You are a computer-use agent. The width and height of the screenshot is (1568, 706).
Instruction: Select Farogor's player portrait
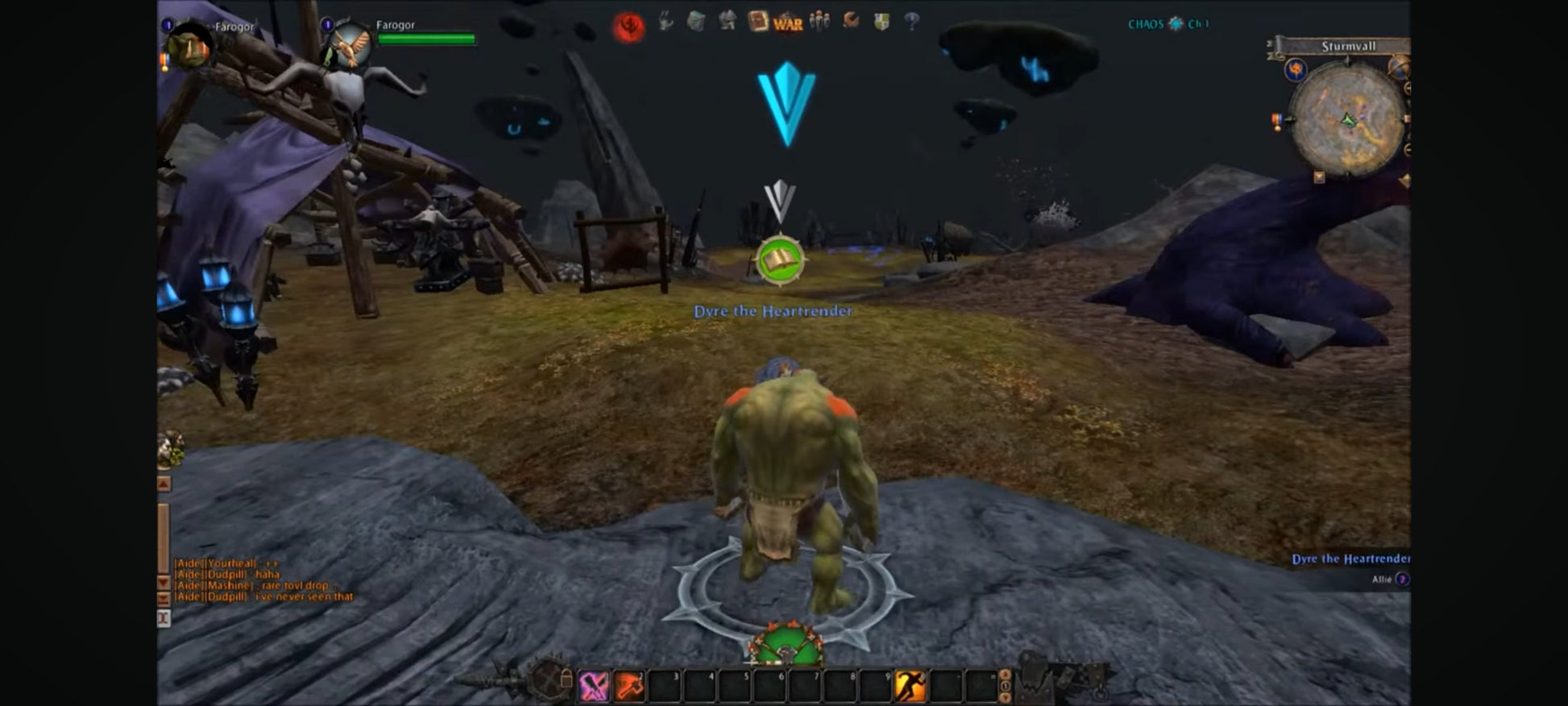191,47
